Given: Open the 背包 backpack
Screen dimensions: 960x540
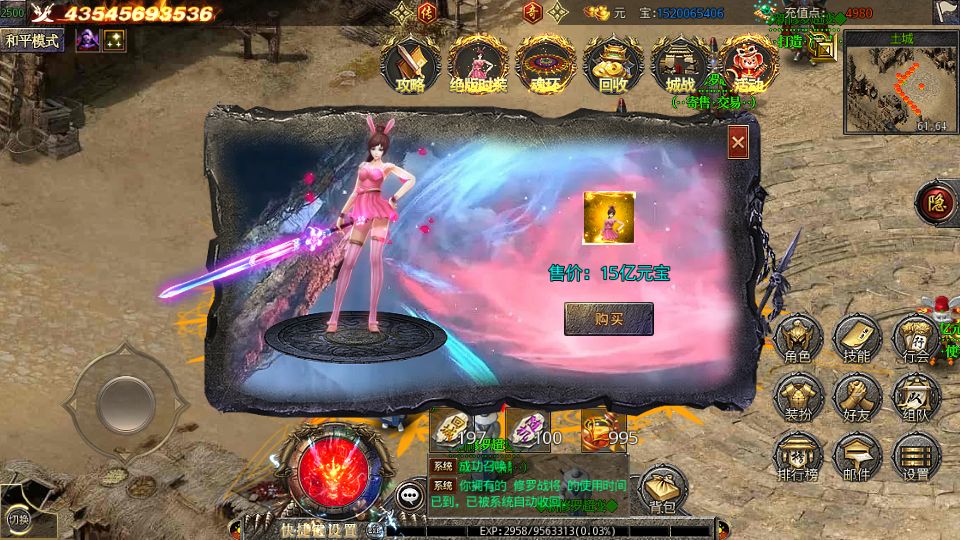Looking at the screenshot, I should (662, 490).
